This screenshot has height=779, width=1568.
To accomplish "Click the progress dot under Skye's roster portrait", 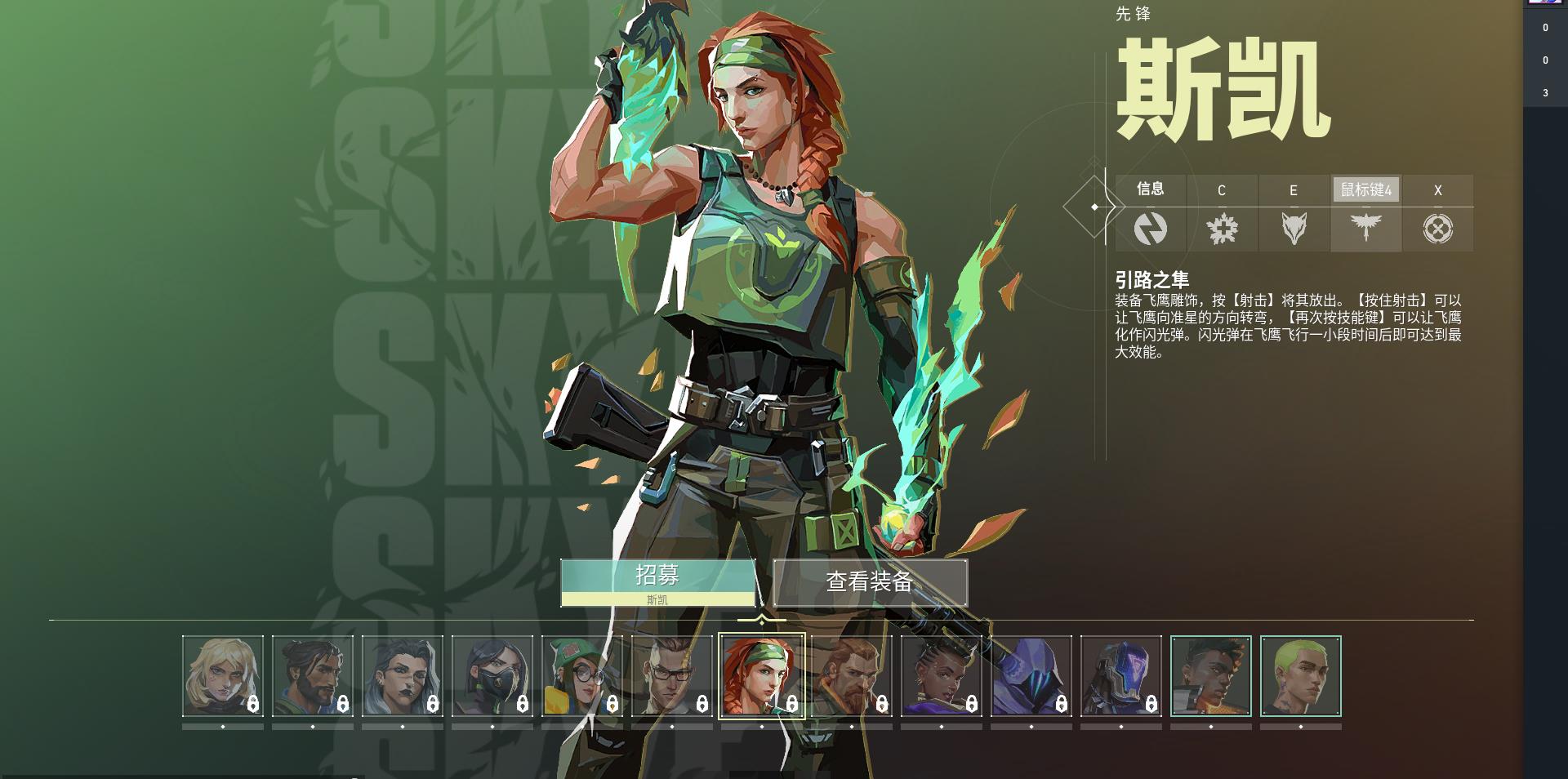I will point(762,728).
